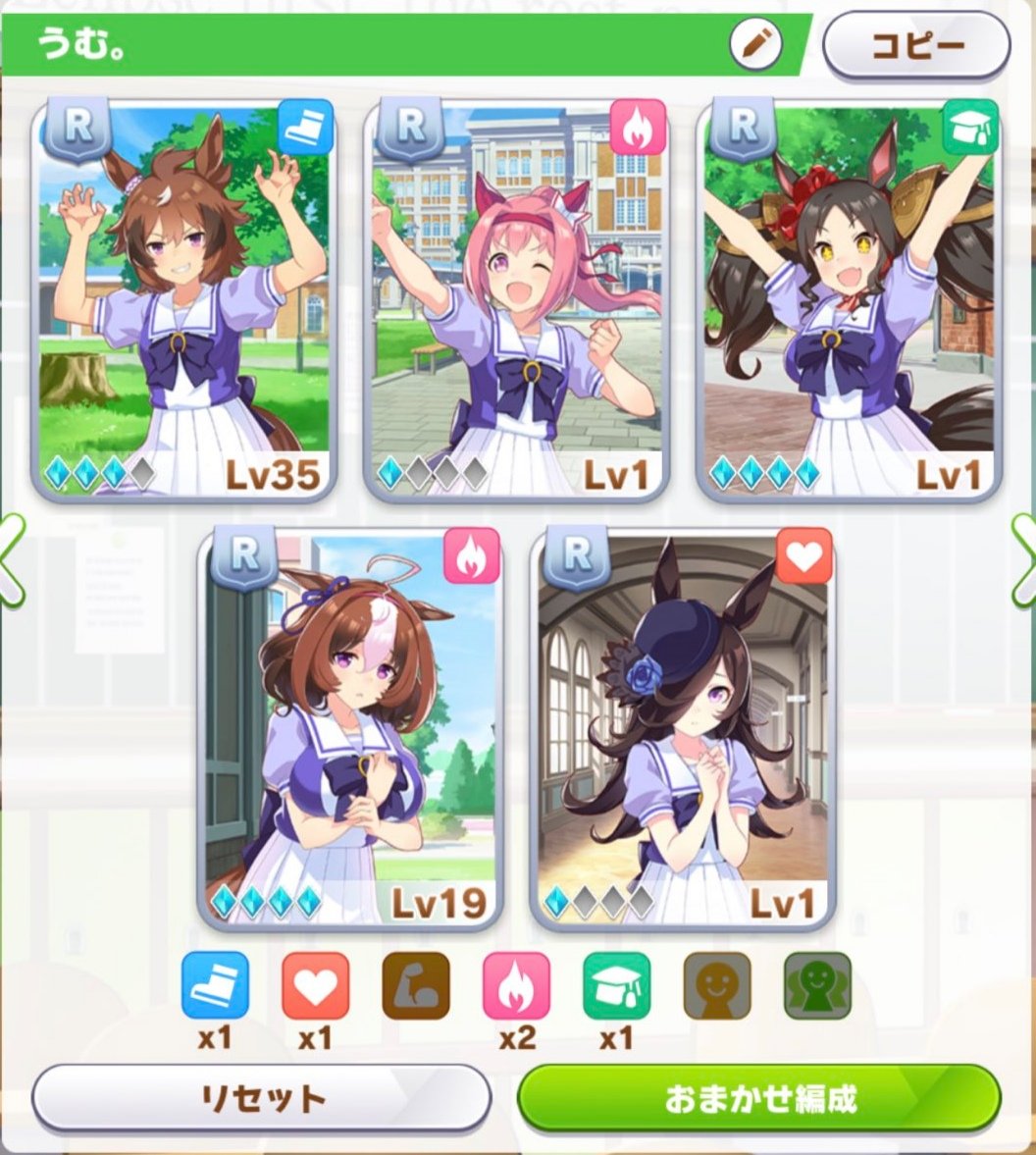The width and height of the screenshot is (1036, 1155).
Task: Click the green graduation cap wisdom icon
Action: tap(617, 986)
